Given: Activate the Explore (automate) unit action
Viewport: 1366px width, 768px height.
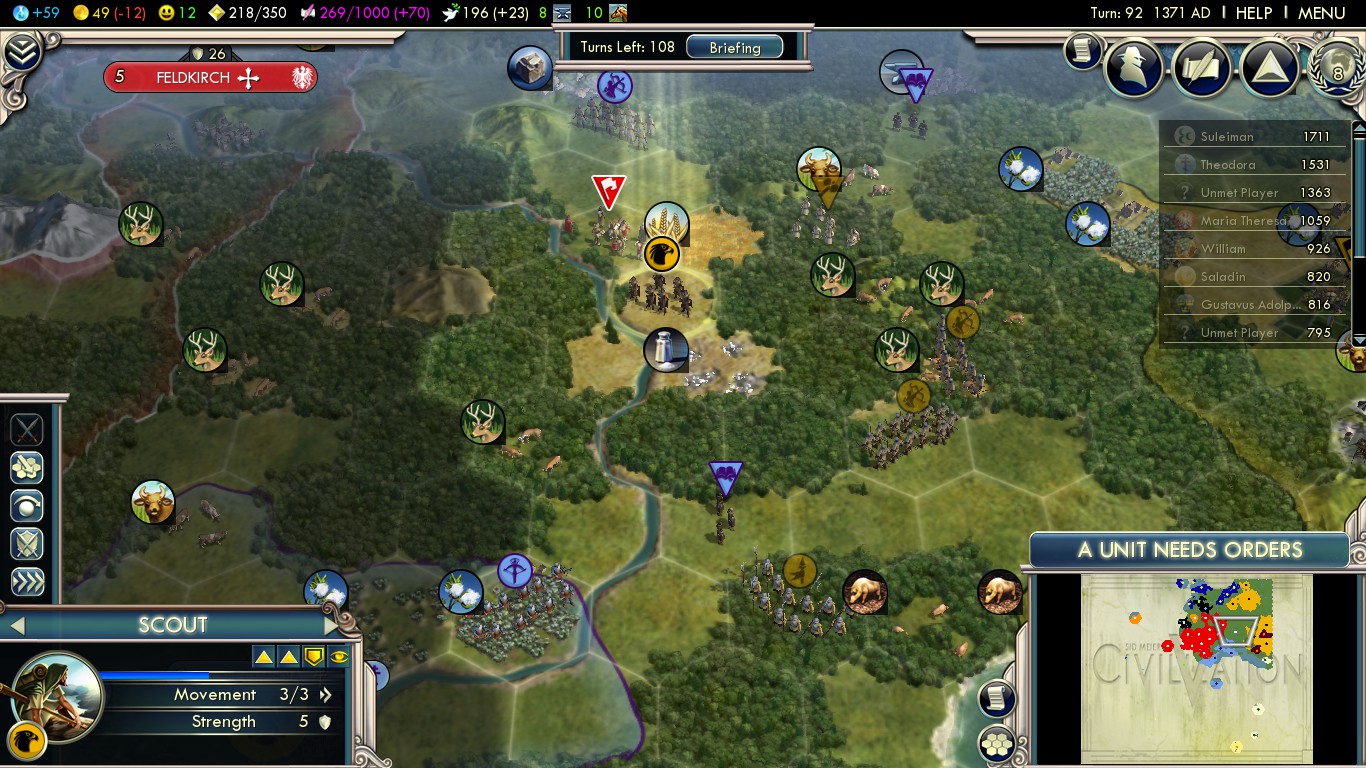Looking at the screenshot, I should 27,466.
